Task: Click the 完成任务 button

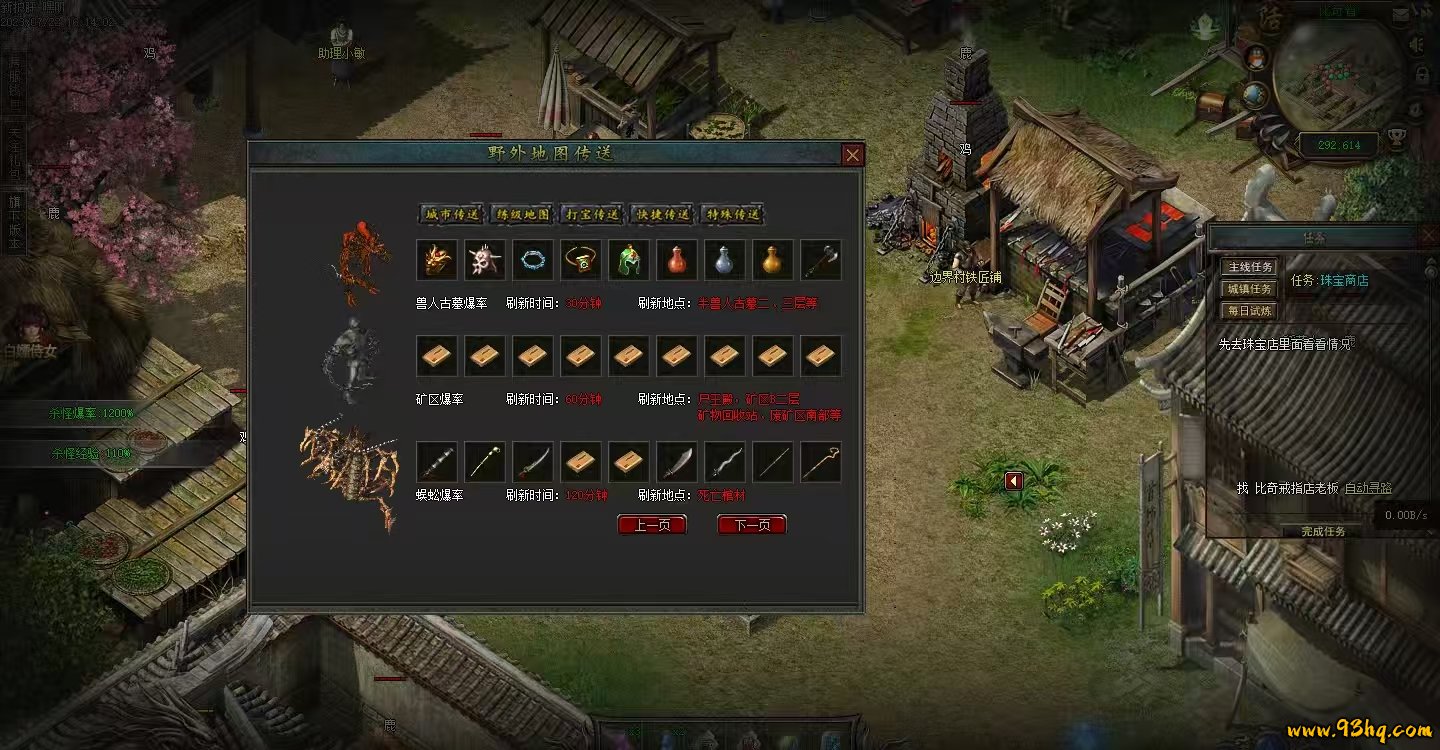Action: tap(1323, 531)
